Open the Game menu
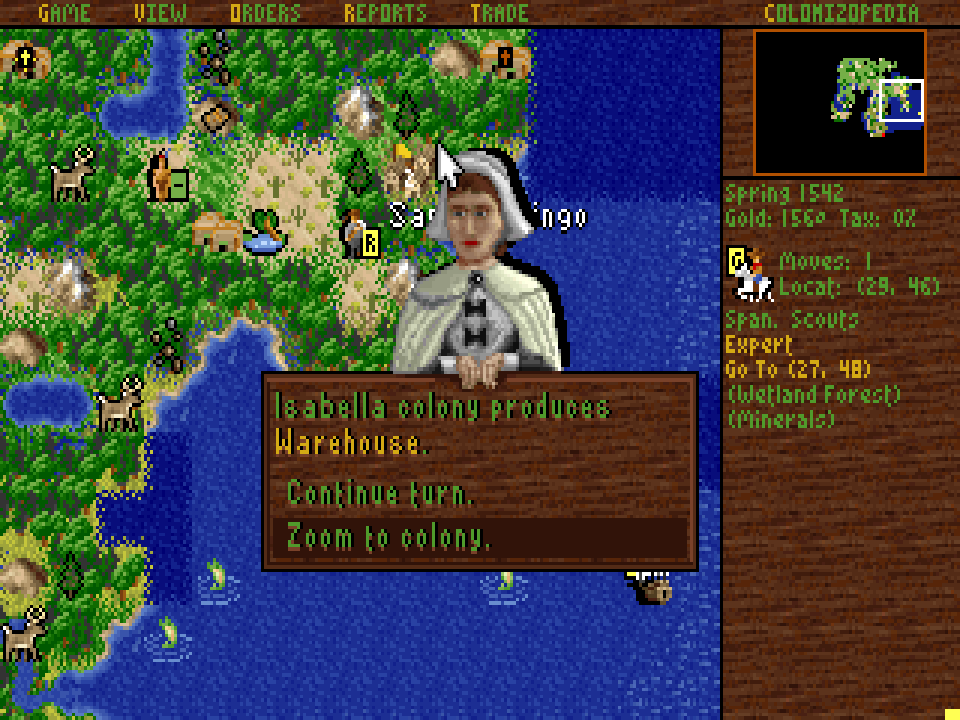 pos(64,13)
